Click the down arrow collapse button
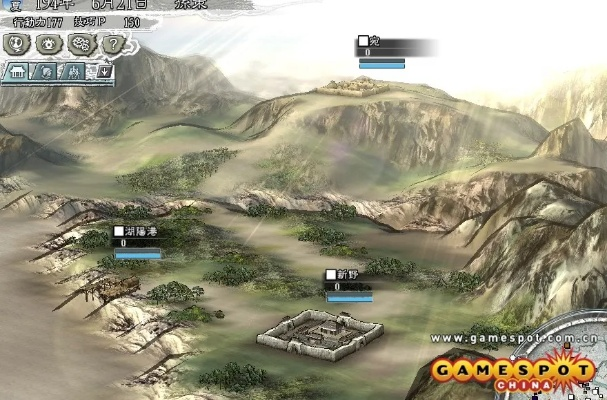The width and height of the screenshot is (607, 400). (x=102, y=72)
